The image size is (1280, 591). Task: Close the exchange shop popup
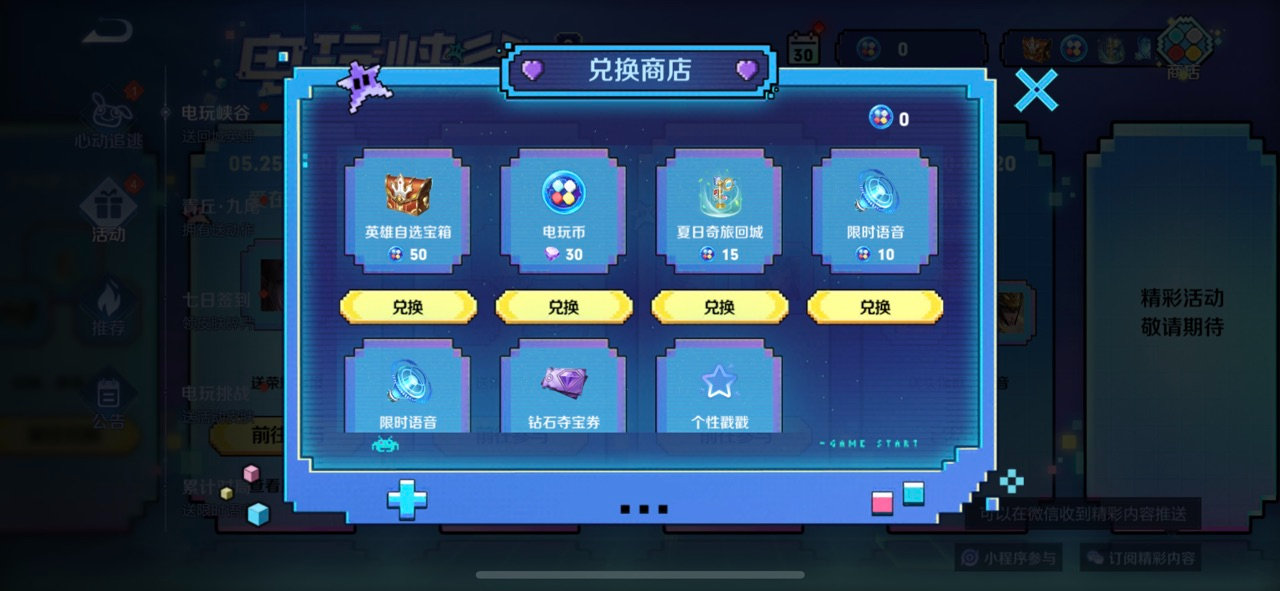[x=1036, y=90]
